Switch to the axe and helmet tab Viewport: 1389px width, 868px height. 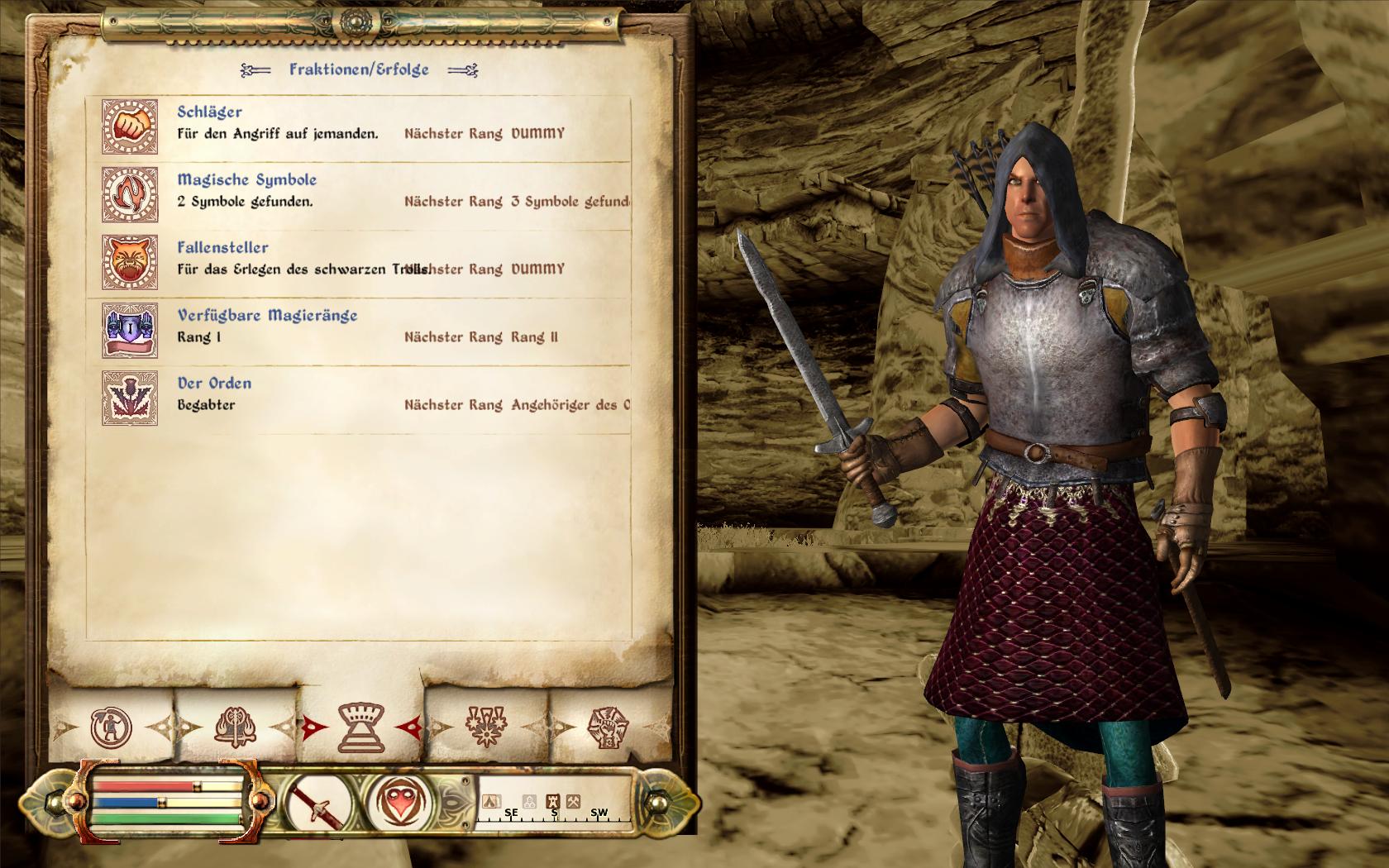(235, 728)
